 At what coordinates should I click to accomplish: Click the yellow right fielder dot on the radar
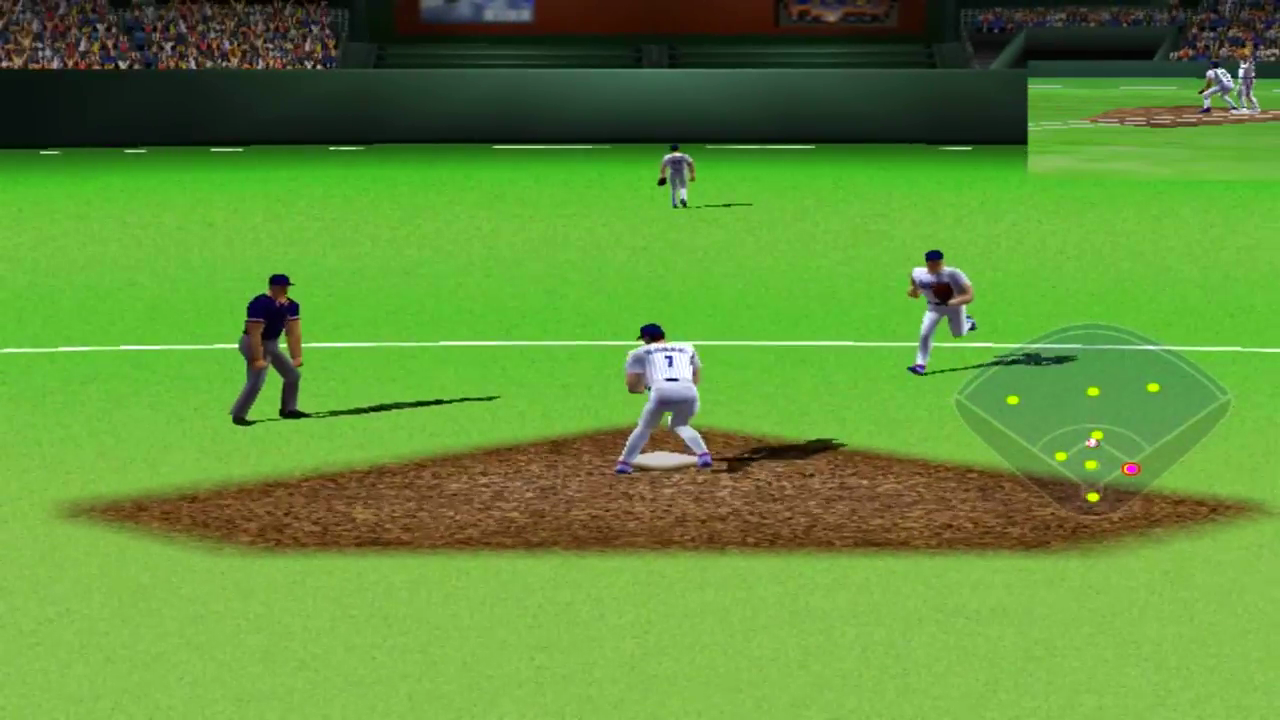point(1153,387)
